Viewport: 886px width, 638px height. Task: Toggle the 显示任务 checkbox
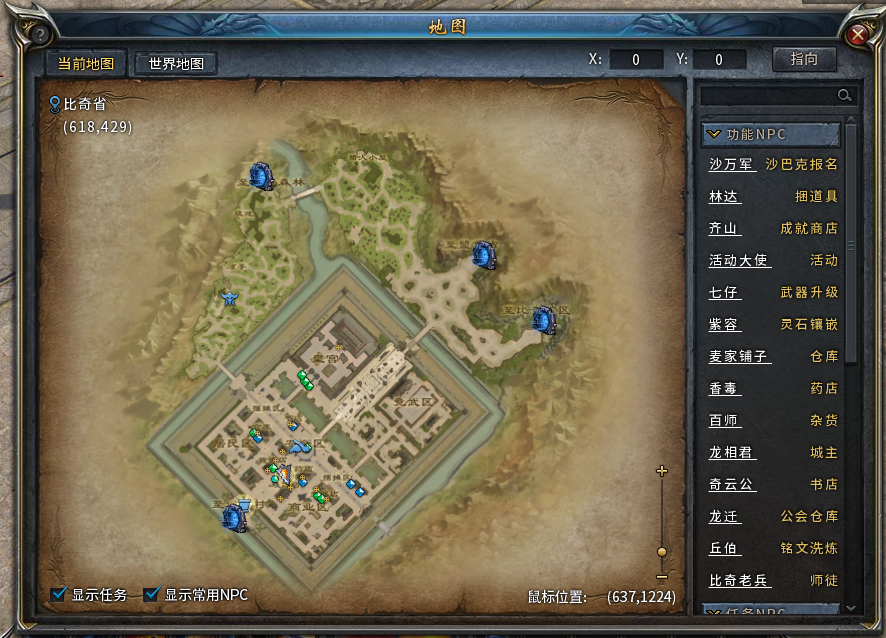pyautogui.click(x=59, y=595)
